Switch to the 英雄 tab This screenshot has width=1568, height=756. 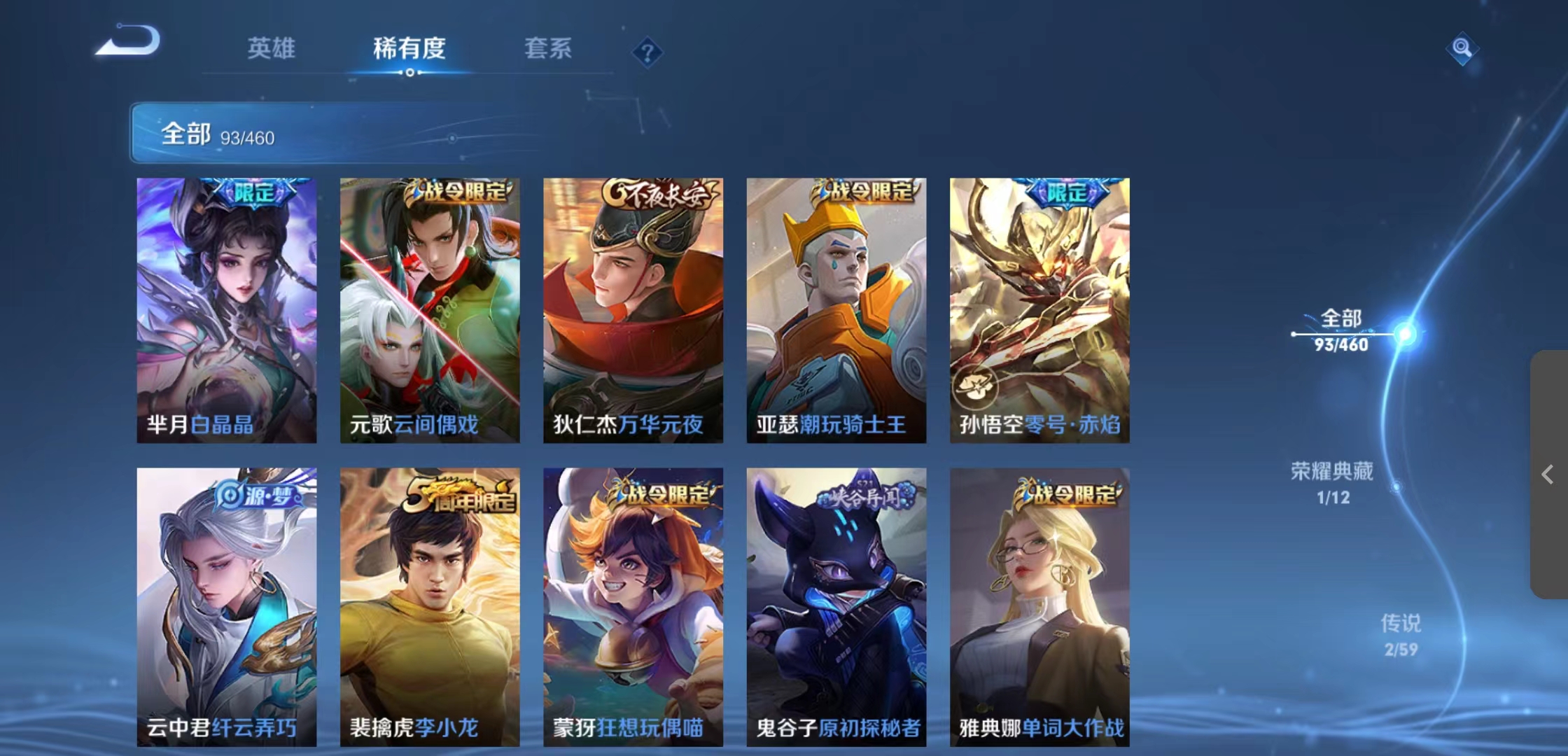(272, 49)
